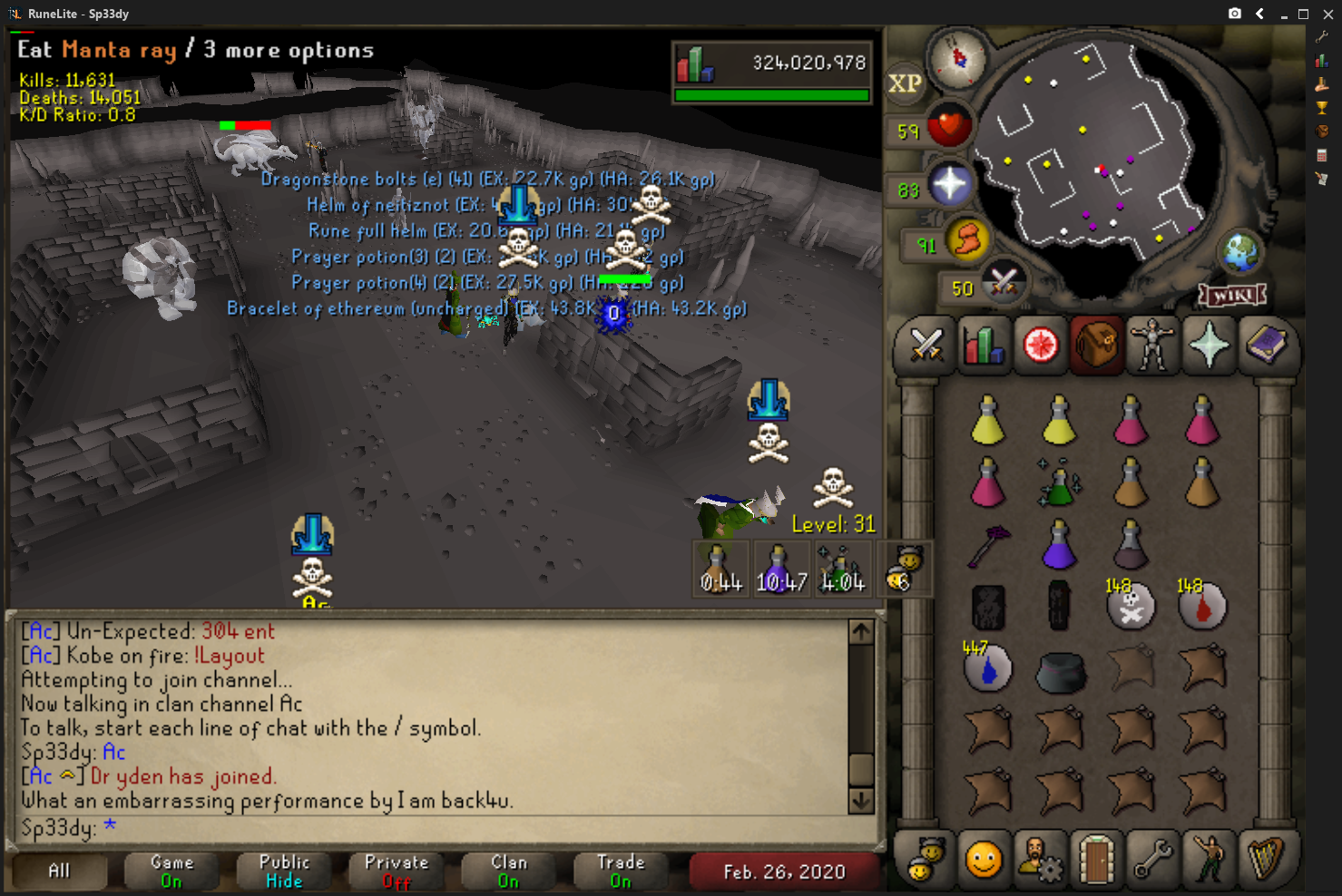
Task: Select the blood rune stack
Action: click(1202, 605)
